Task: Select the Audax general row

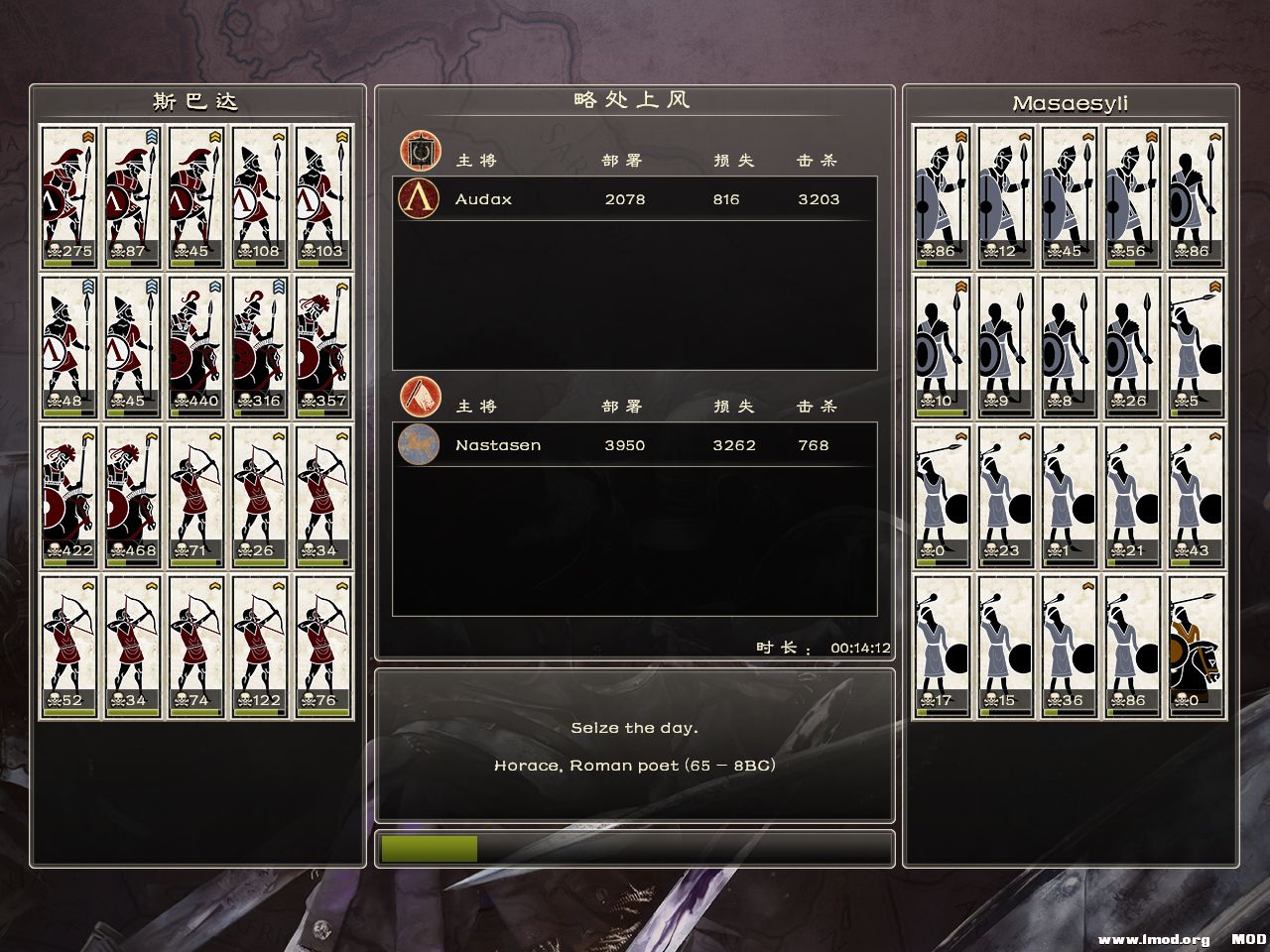Action: (x=635, y=199)
